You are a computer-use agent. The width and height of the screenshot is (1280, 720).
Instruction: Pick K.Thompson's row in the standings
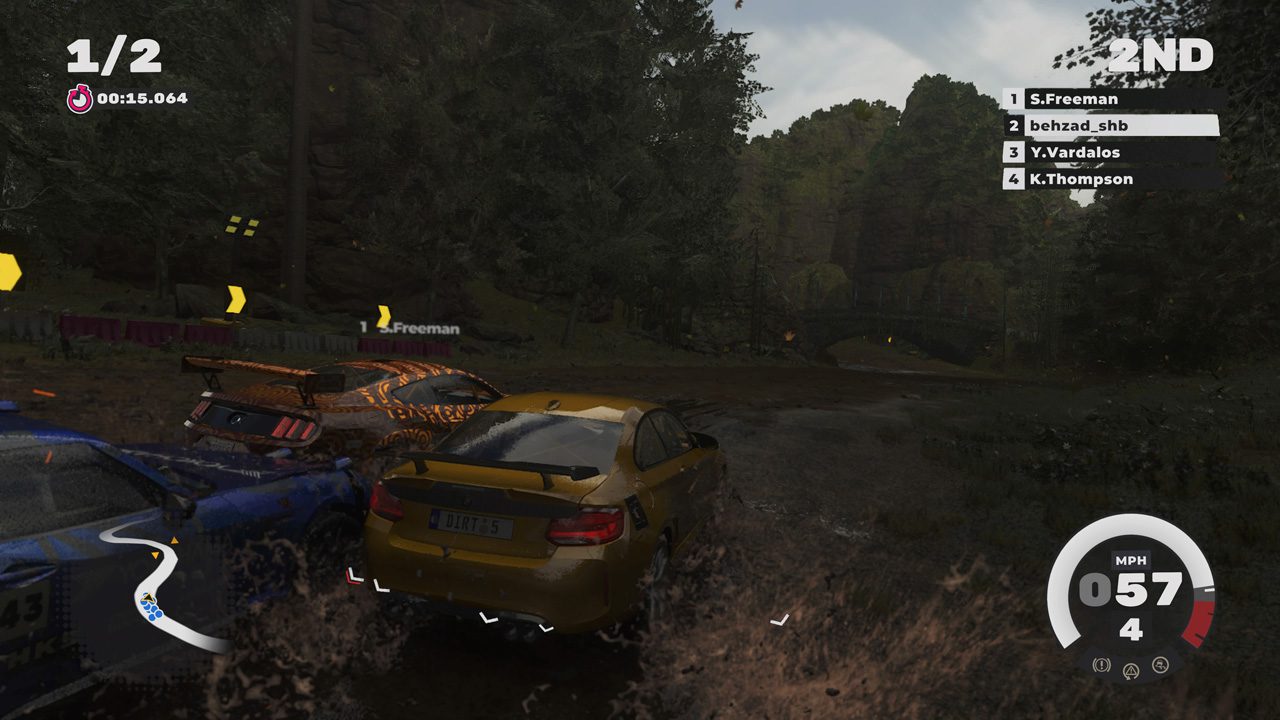(x=1110, y=180)
